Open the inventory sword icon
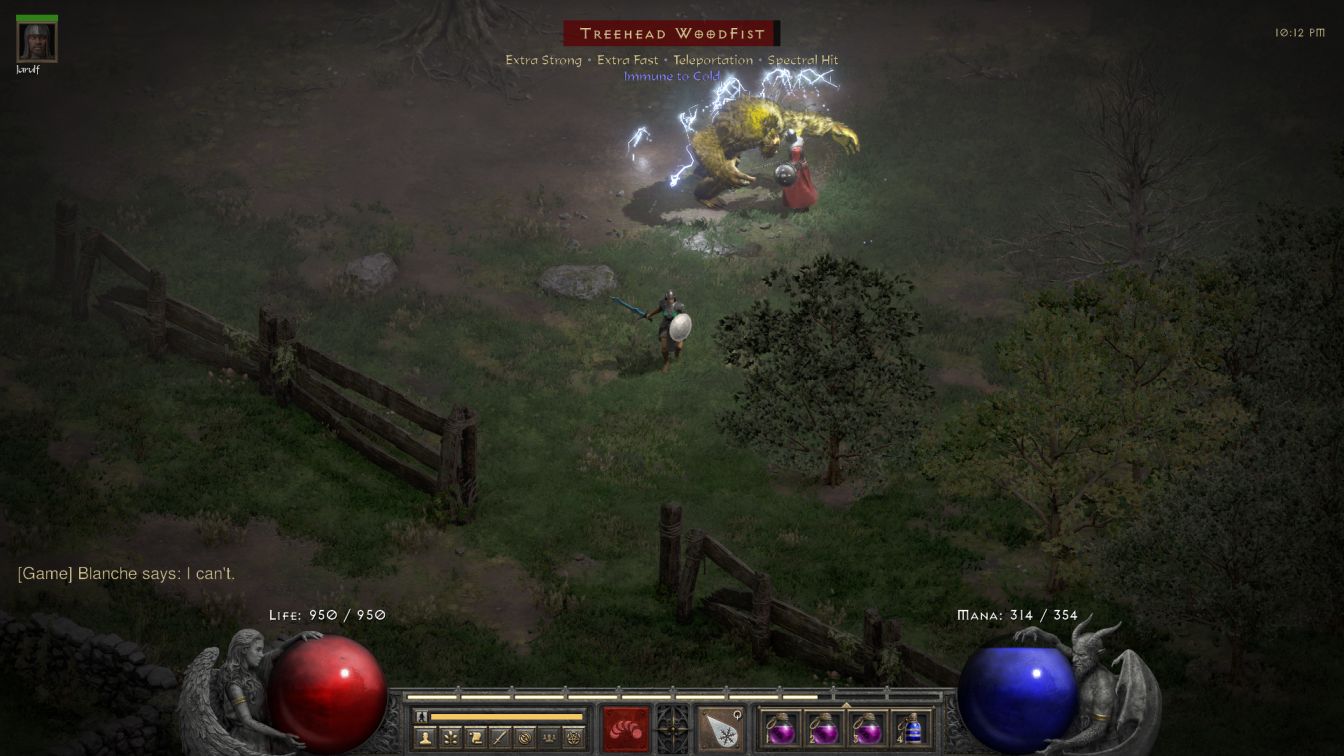1344x756 pixels. click(499, 738)
